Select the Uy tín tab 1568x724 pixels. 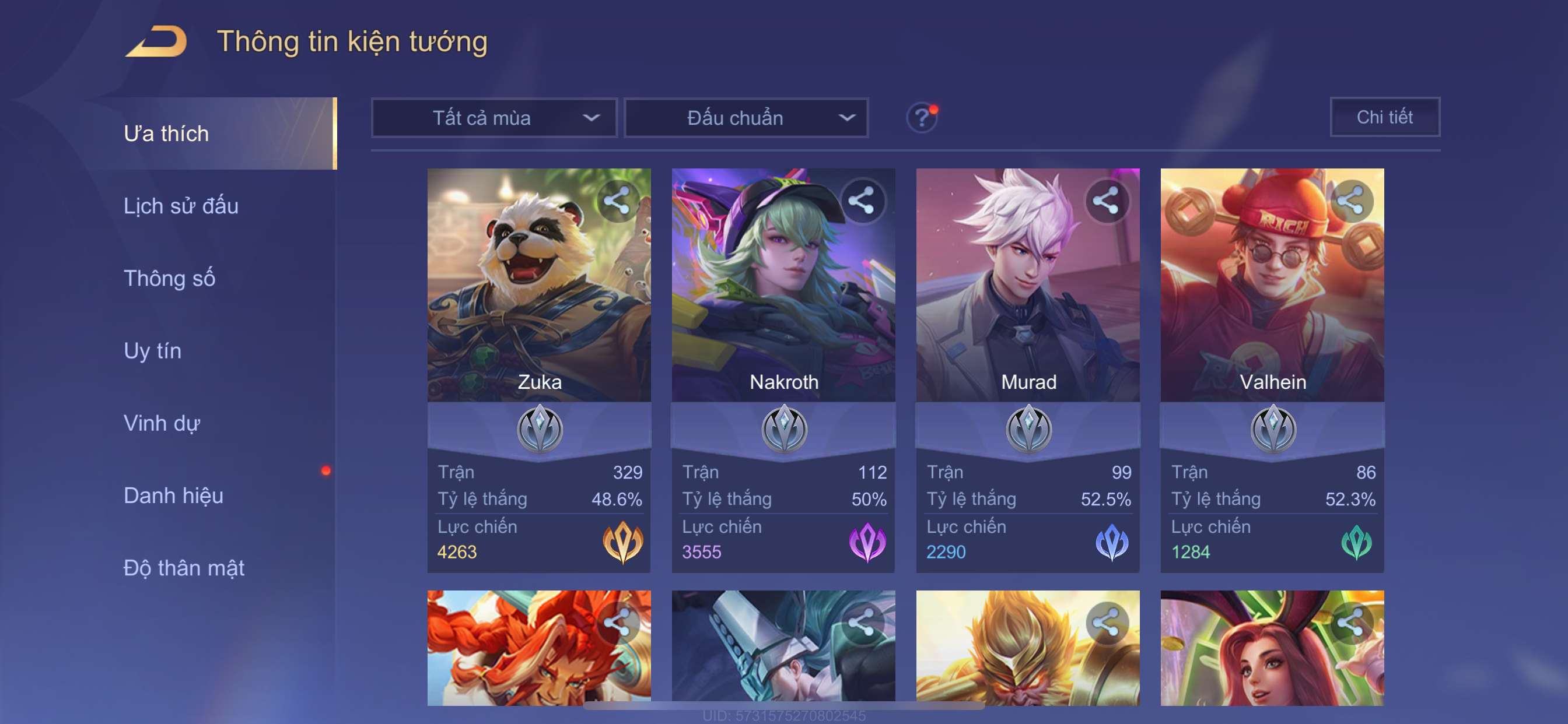click(x=152, y=350)
